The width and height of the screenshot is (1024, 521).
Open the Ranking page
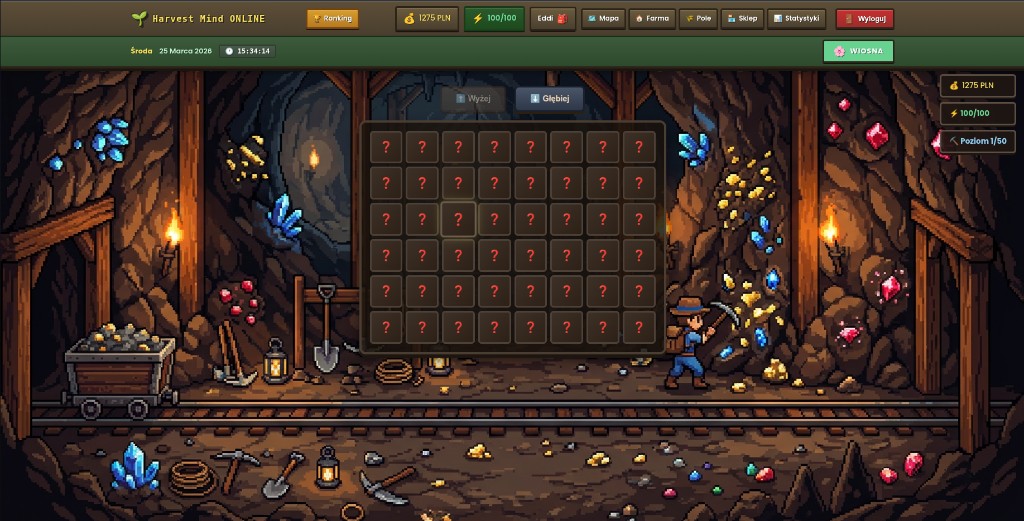tap(332, 18)
